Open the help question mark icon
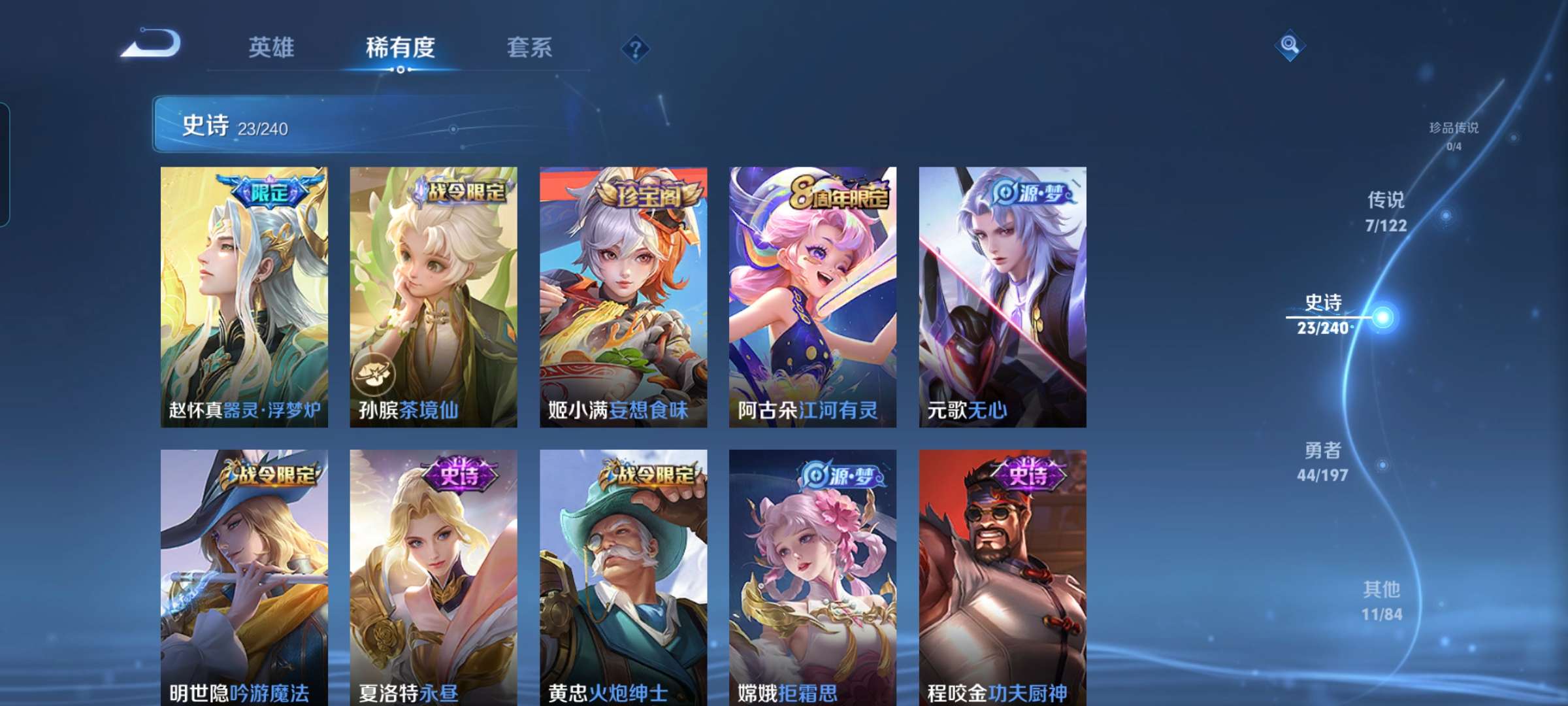 coord(637,49)
